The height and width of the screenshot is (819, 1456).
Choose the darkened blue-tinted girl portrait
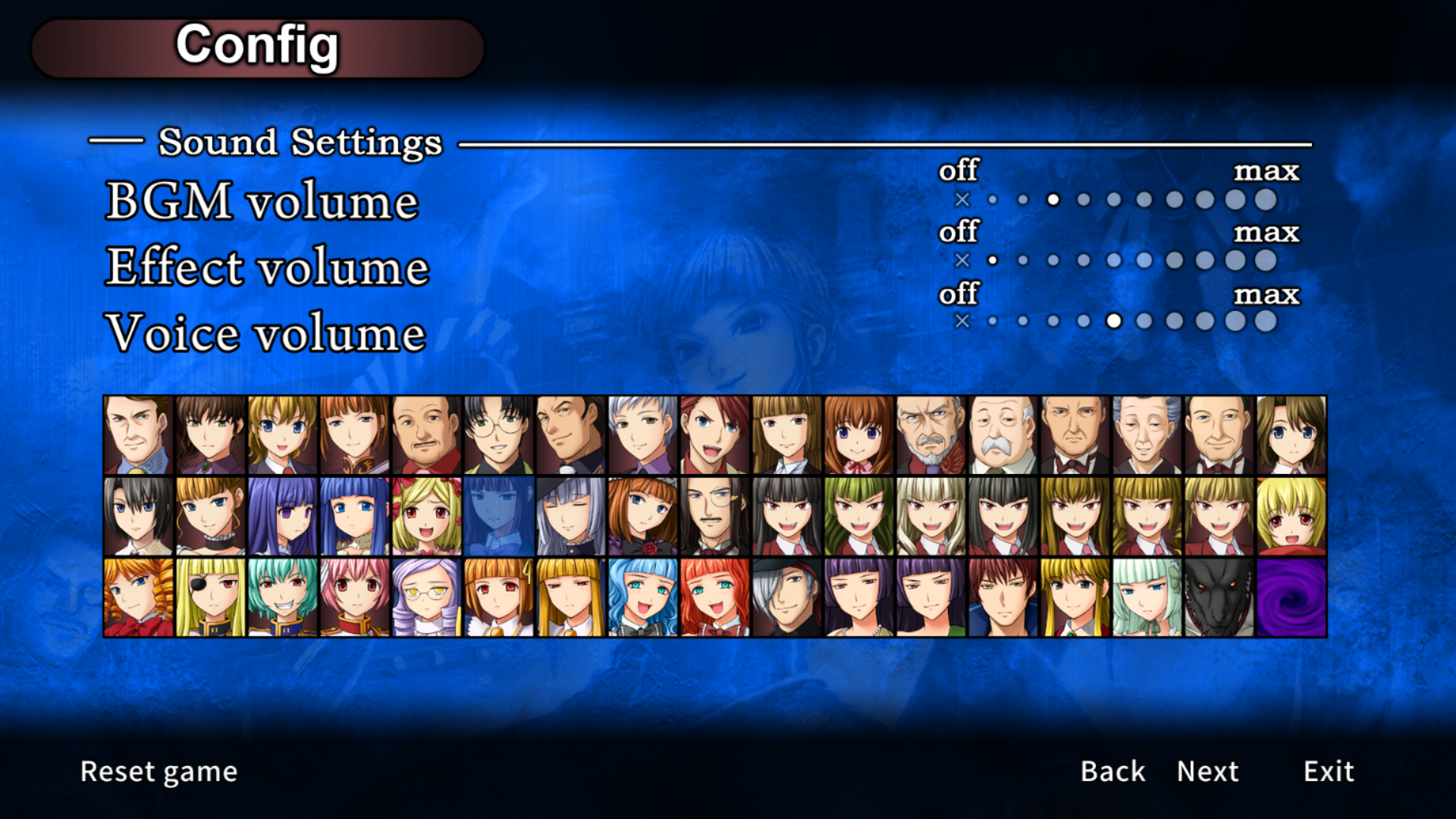pos(498,516)
